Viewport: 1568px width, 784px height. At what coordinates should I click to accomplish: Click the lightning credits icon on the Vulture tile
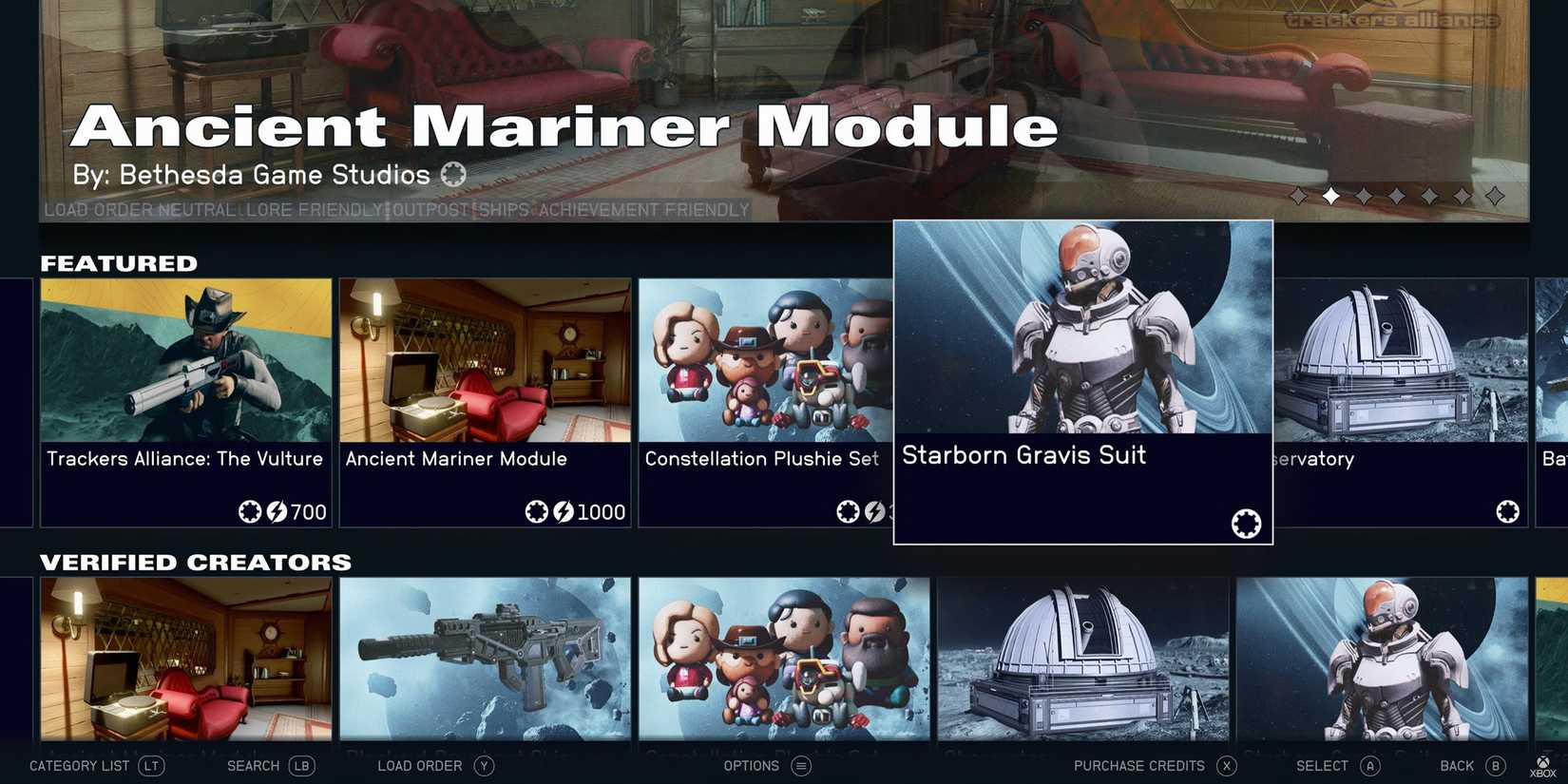point(277,511)
